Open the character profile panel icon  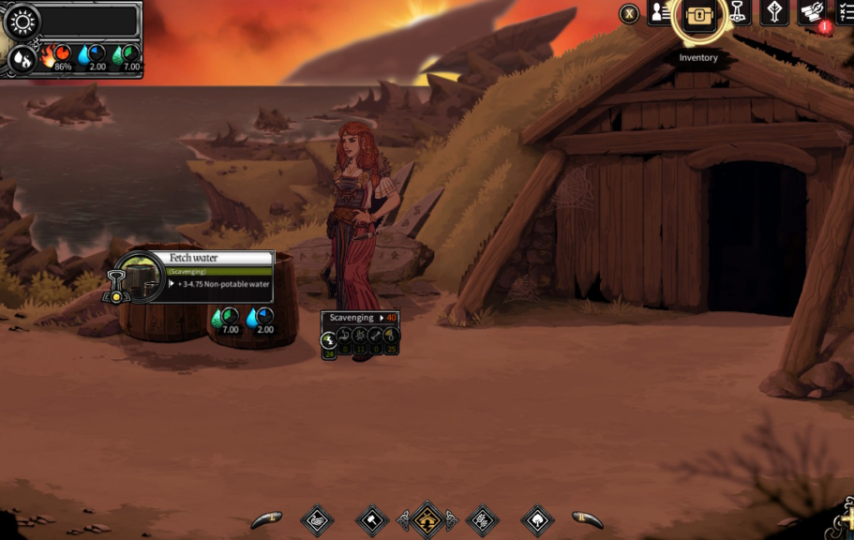(659, 13)
